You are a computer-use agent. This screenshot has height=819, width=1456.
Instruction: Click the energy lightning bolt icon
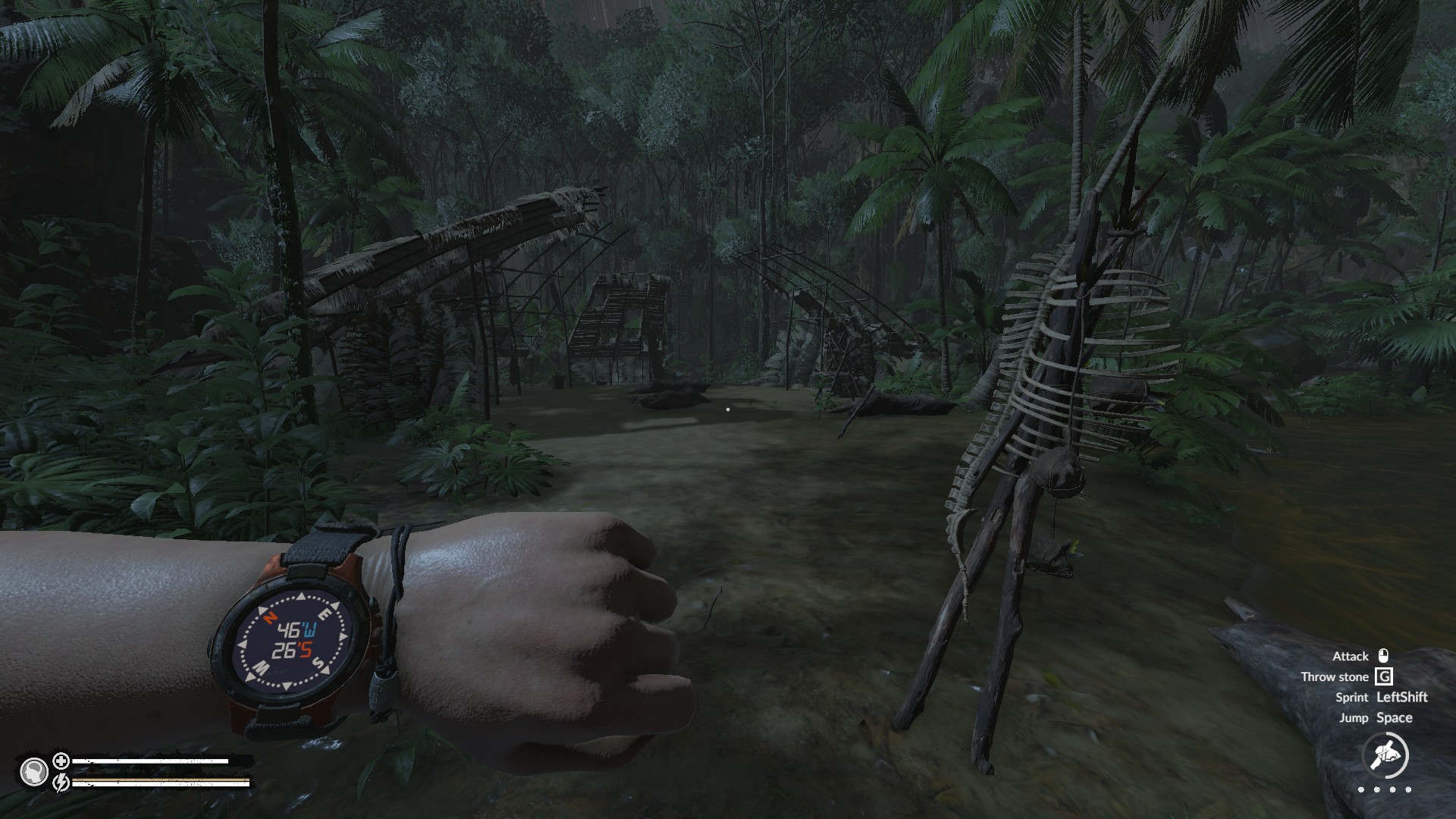click(x=61, y=781)
